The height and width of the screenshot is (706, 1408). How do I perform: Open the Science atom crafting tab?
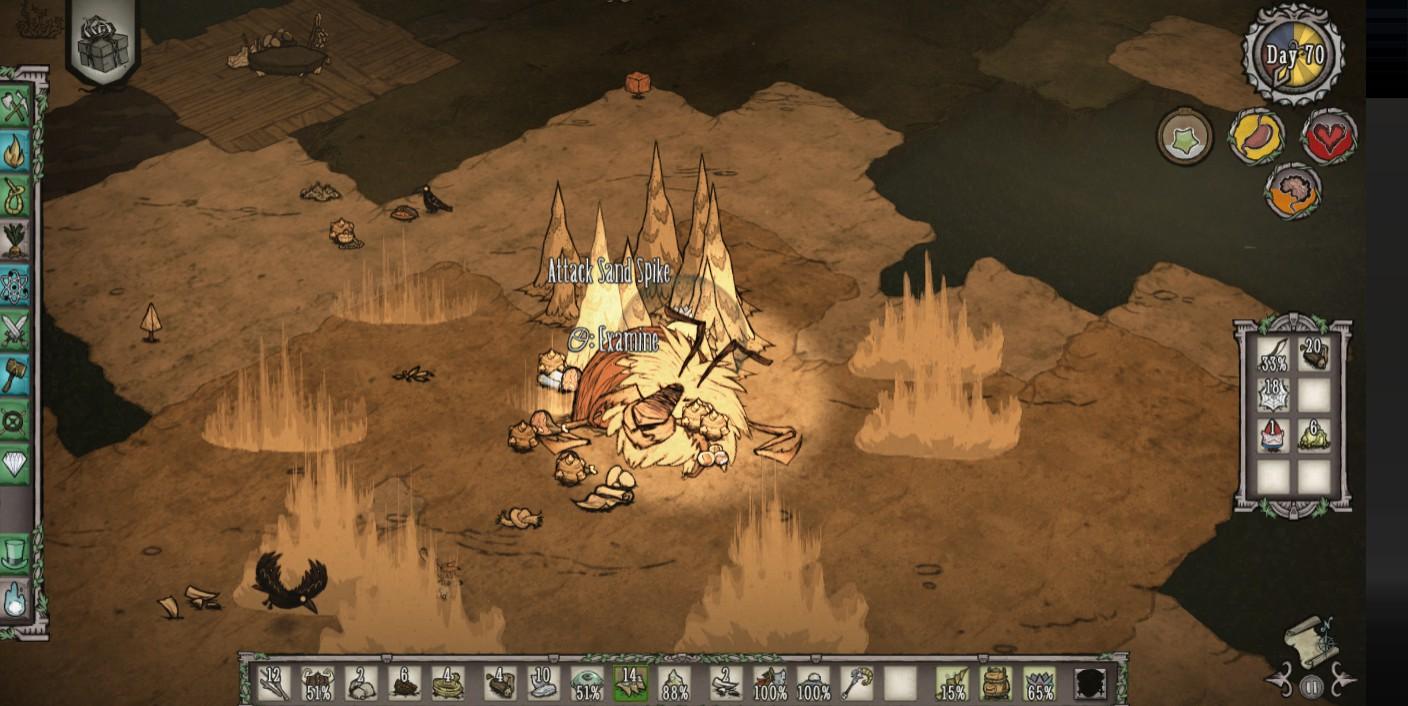pos(15,286)
